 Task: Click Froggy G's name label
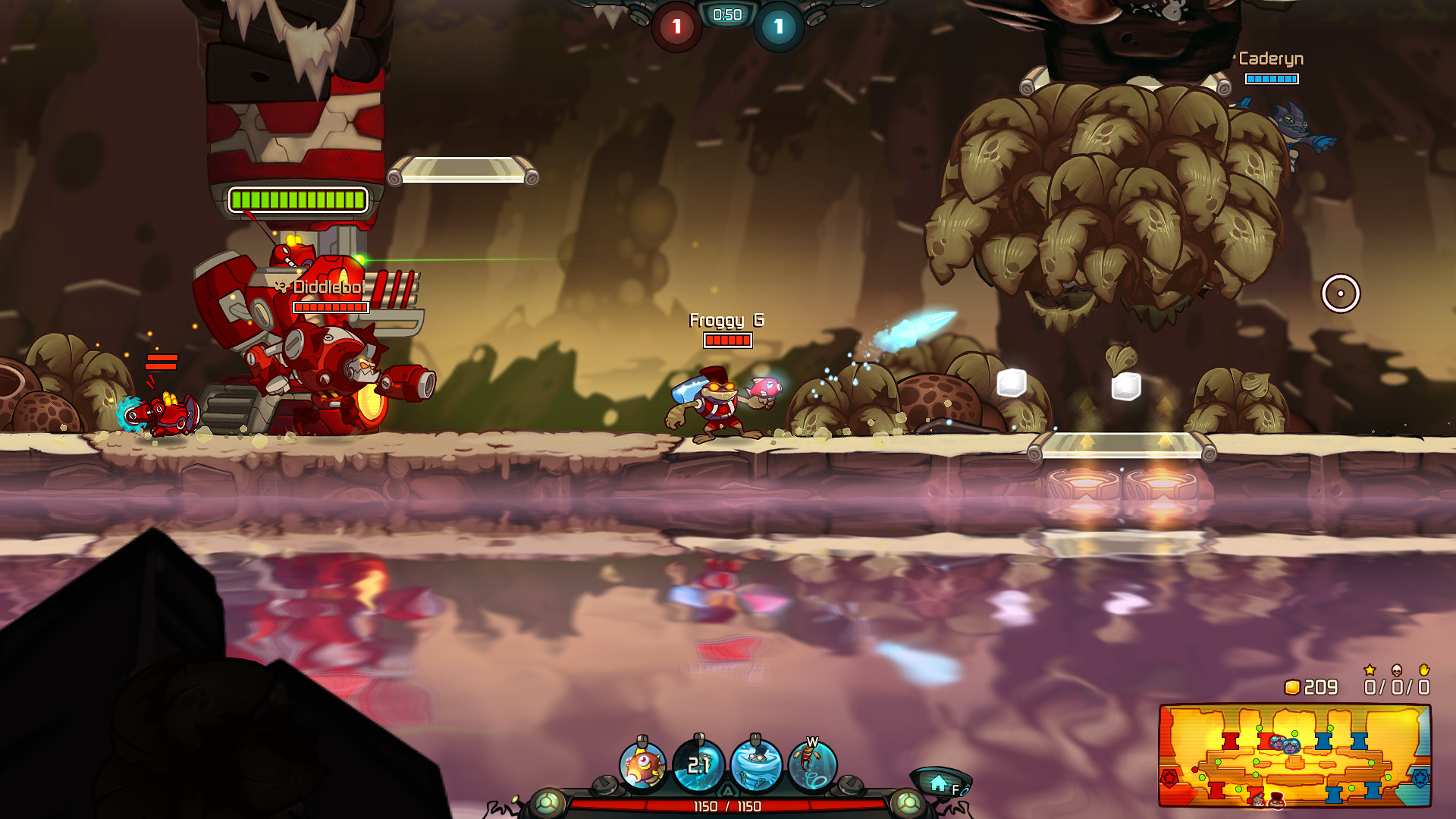click(726, 321)
